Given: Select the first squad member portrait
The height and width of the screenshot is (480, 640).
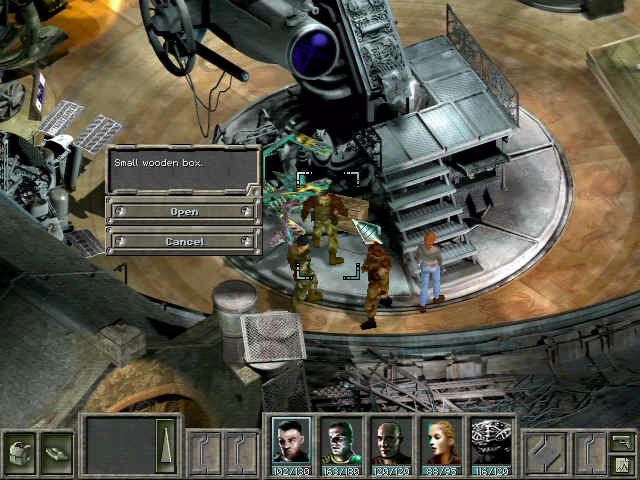Looking at the screenshot, I should click(292, 440).
